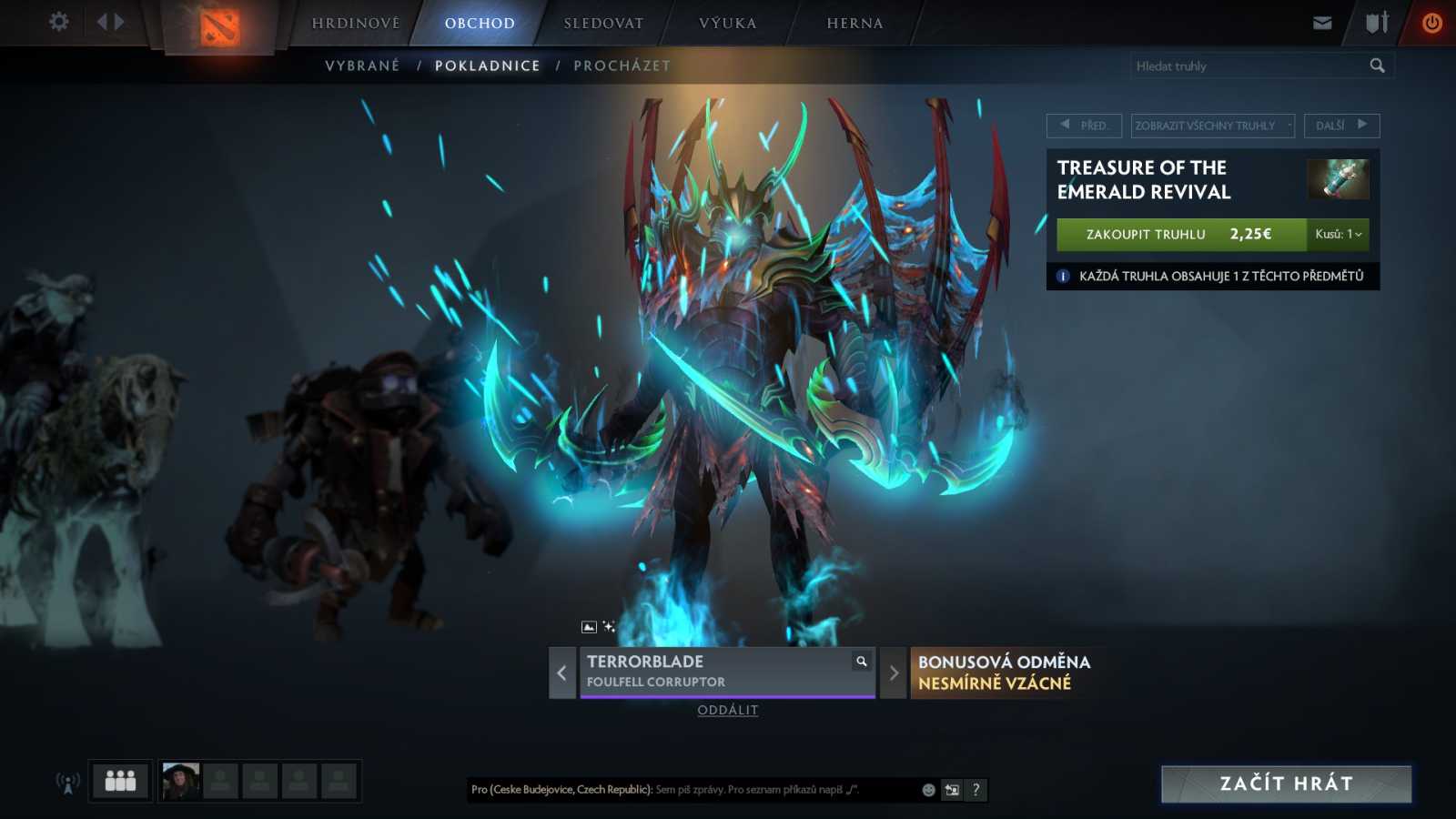Open the Zobrazit všechny truhly dropdown

[1212, 126]
